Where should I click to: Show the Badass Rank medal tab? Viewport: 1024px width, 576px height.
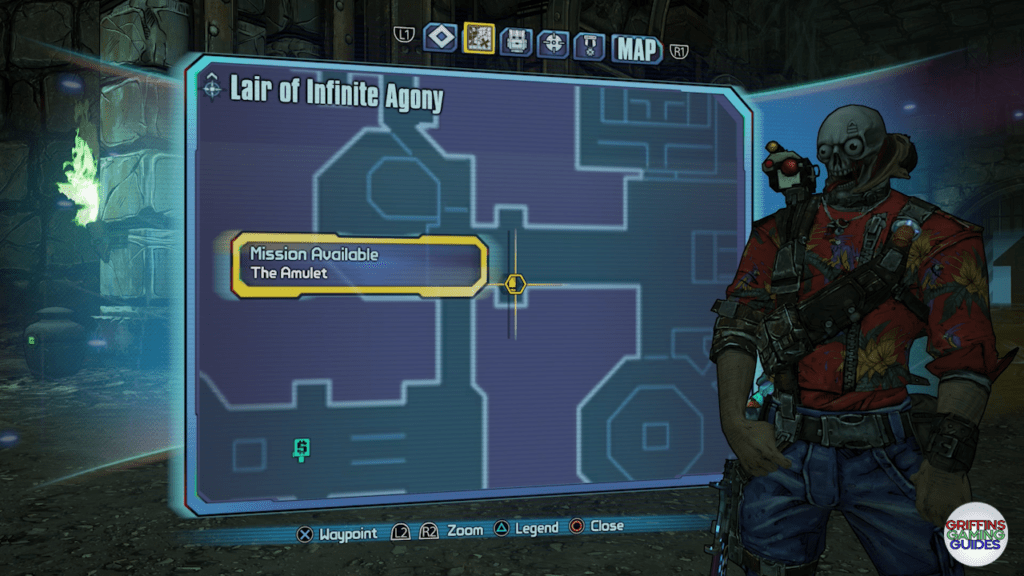589,45
